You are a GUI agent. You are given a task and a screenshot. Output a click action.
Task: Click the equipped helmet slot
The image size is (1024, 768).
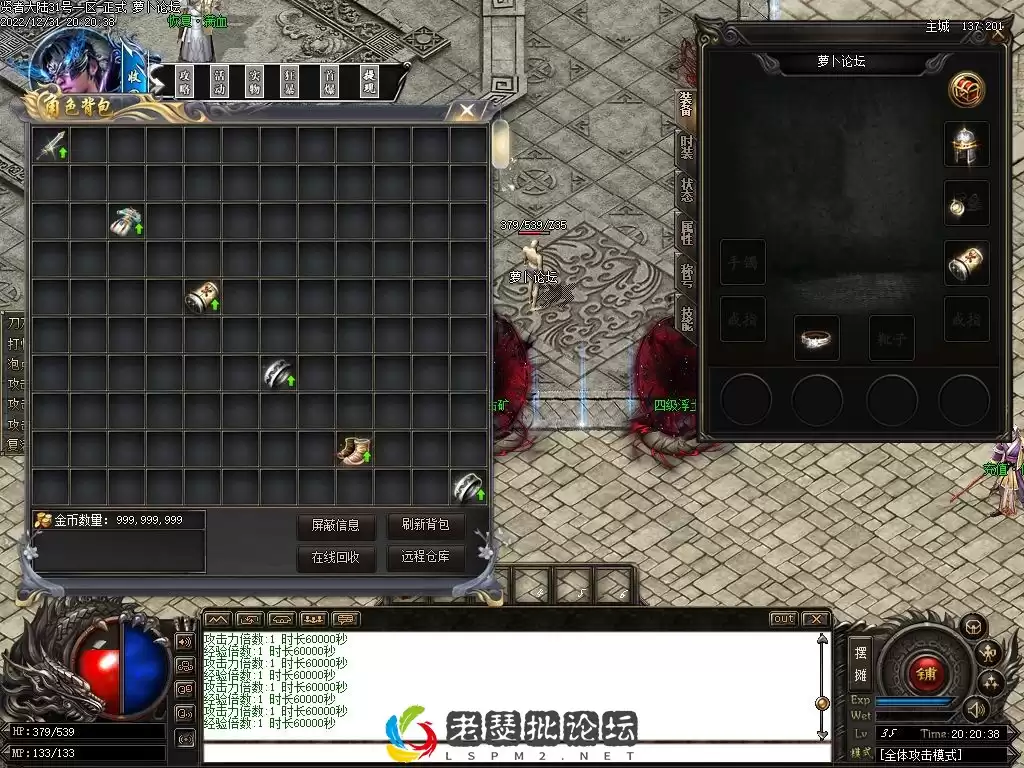[966, 145]
